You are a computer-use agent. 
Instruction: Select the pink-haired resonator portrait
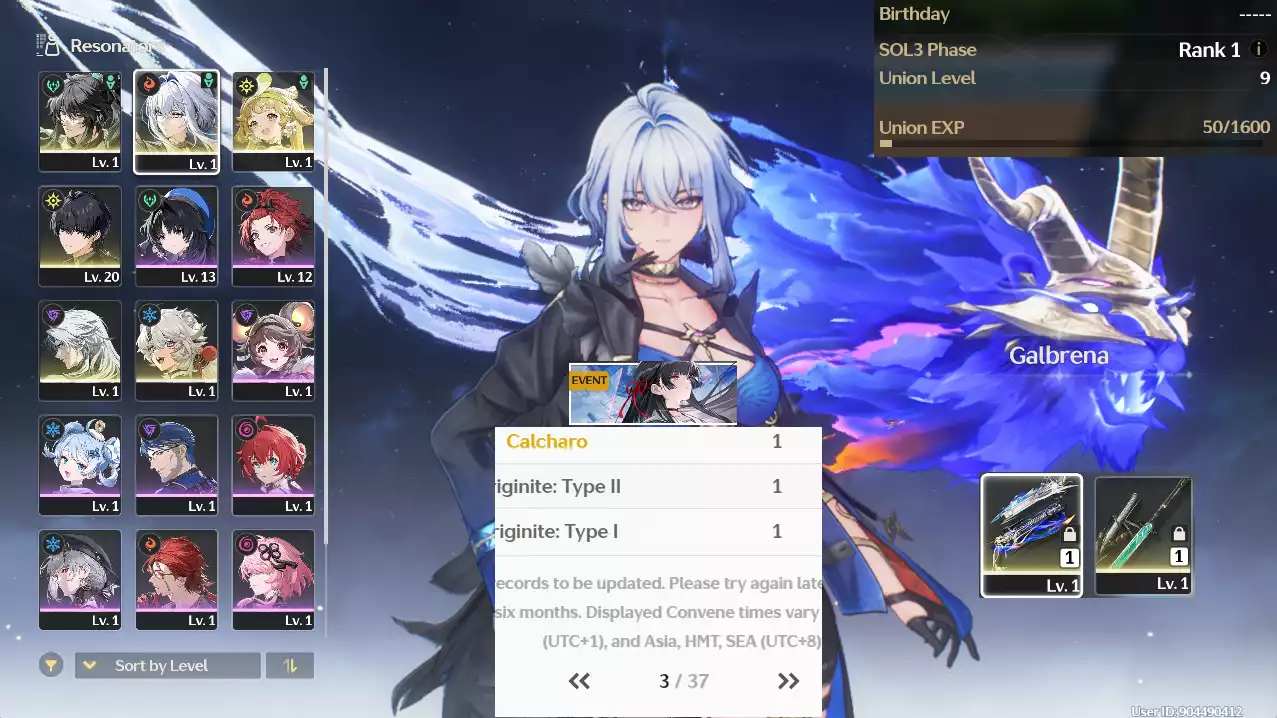coord(273,579)
